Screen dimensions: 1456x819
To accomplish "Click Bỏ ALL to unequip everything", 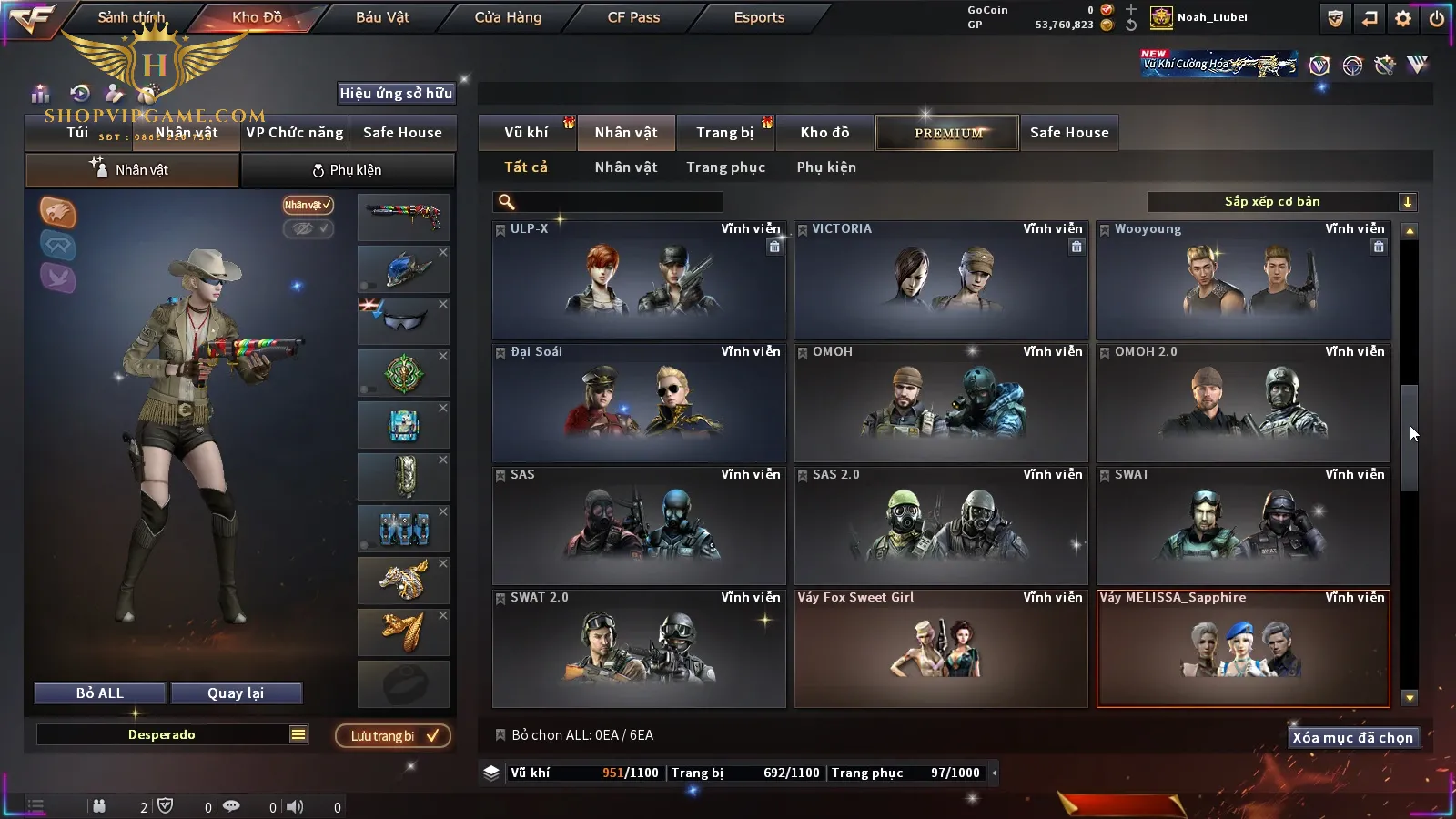I will tap(100, 693).
